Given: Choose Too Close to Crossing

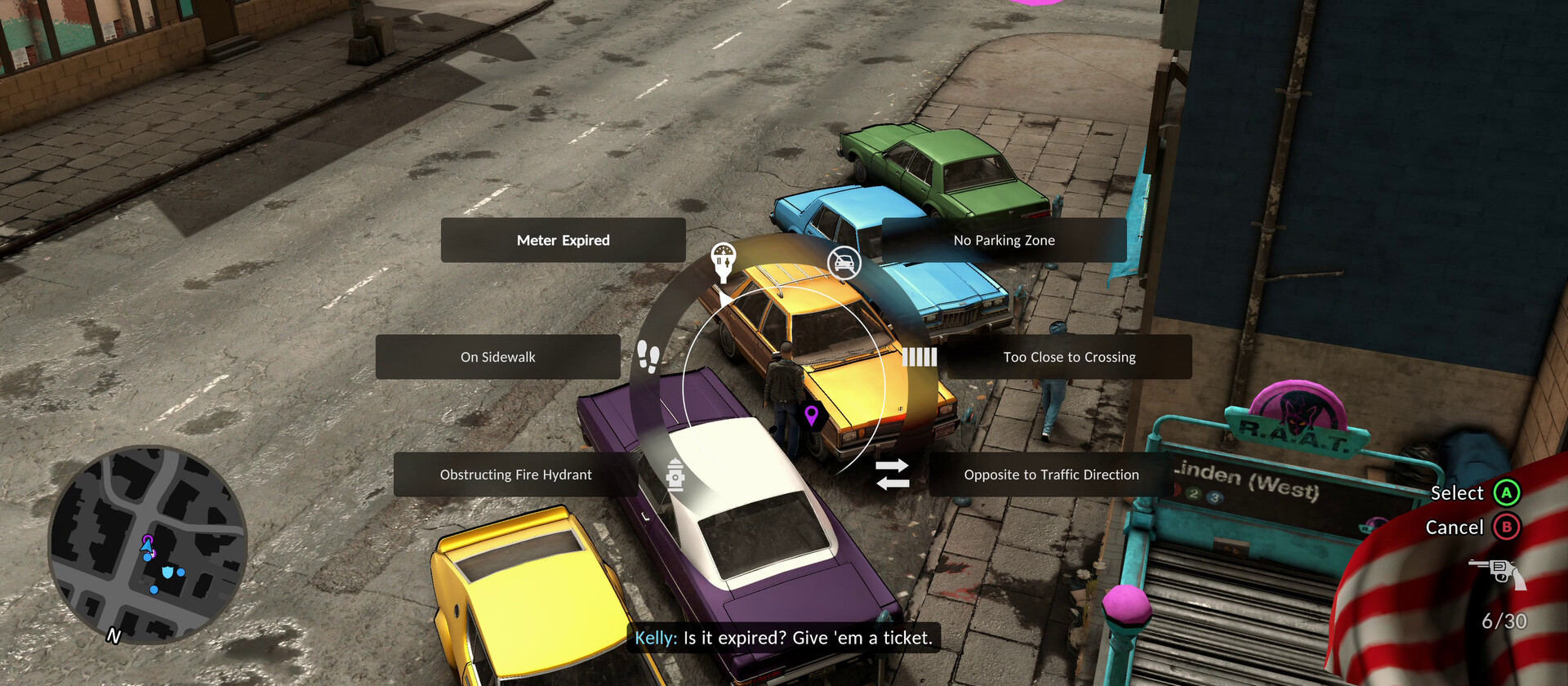Looking at the screenshot, I should click(1068, 357).
